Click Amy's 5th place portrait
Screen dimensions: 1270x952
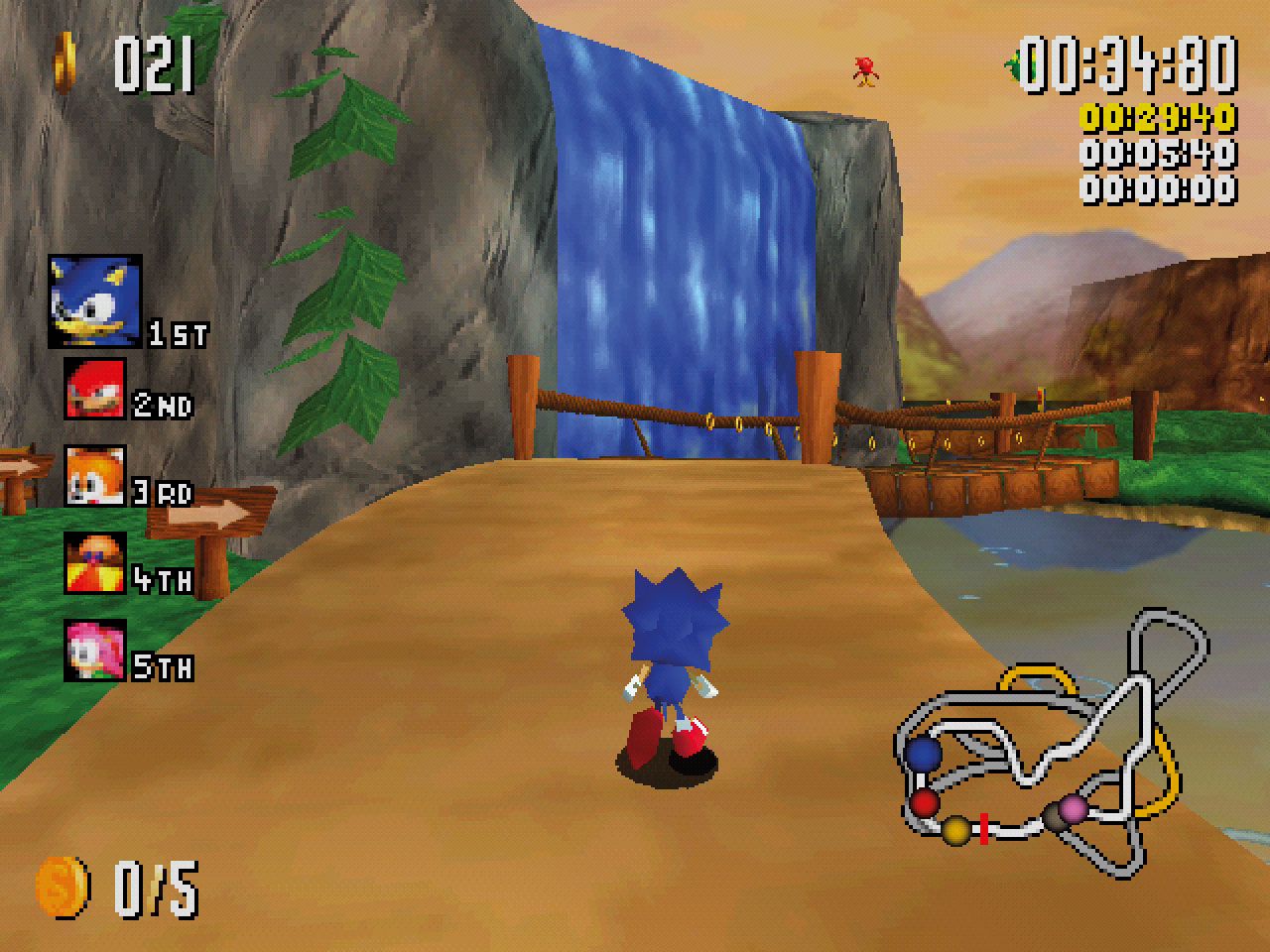pyautogui.click(x=95, y=650)
